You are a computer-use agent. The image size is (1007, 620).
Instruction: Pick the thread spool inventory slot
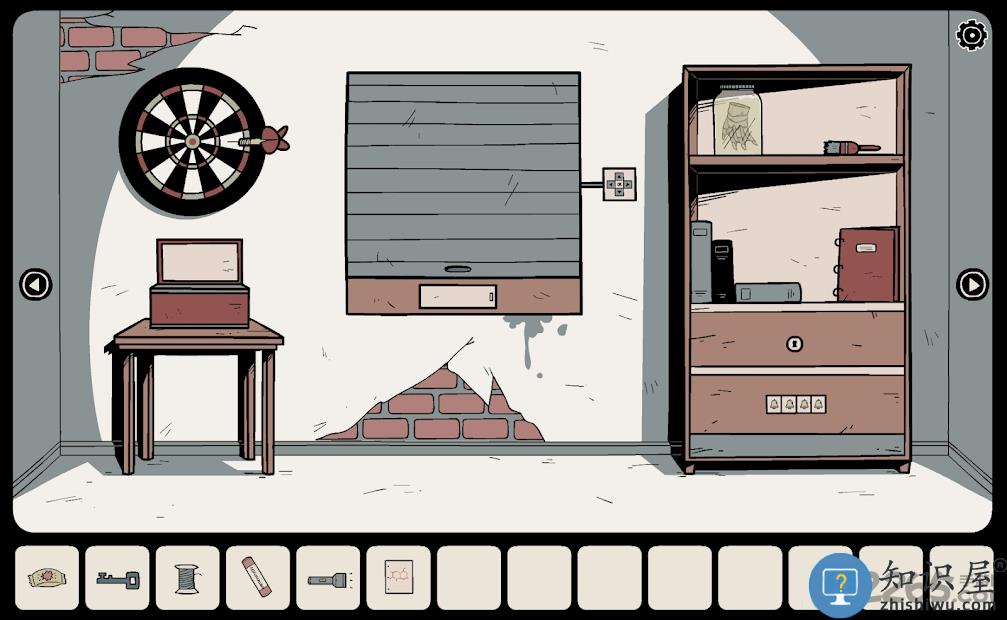pyautogui.click(x=187, y=578)
